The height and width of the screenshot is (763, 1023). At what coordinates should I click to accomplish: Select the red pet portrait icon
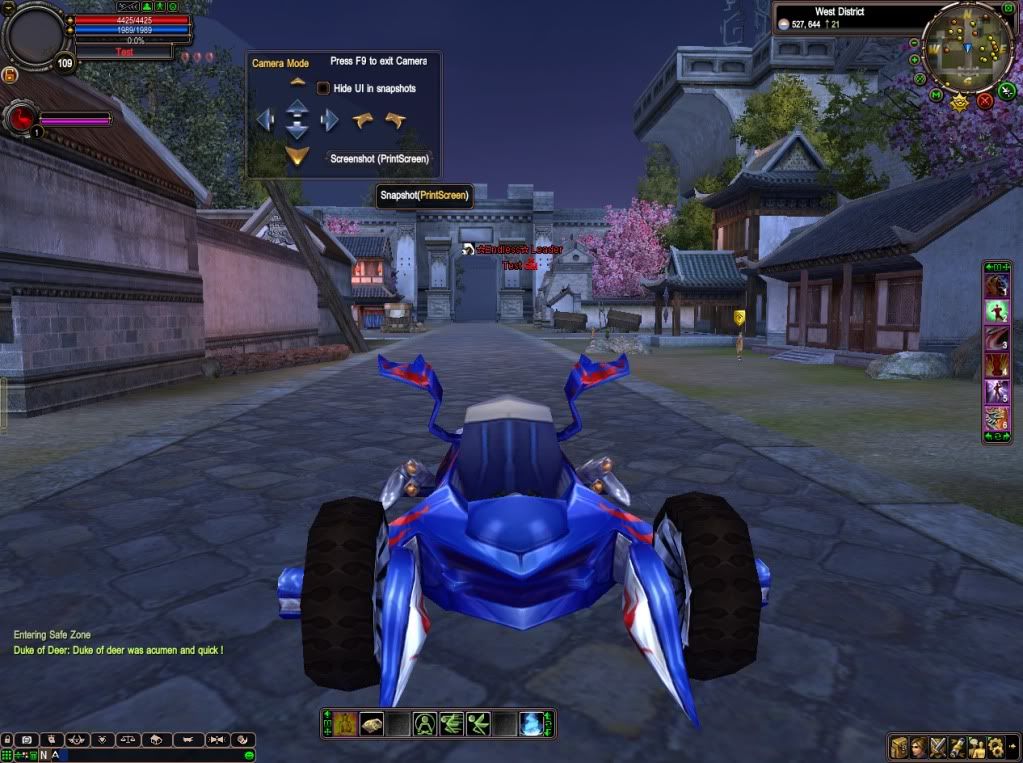pos(21,118)
